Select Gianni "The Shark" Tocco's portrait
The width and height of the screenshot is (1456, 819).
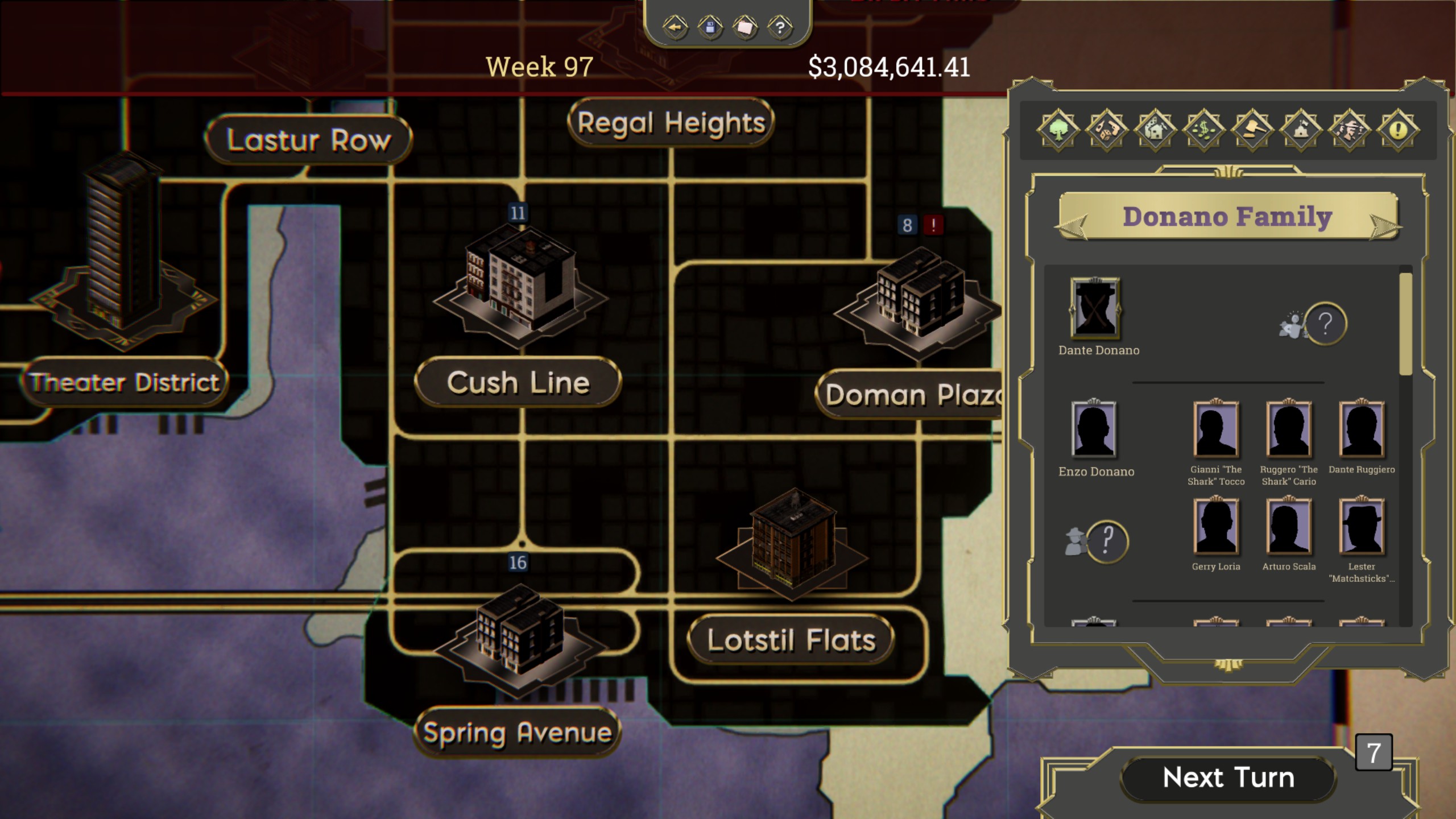[x=1216, y=429]
